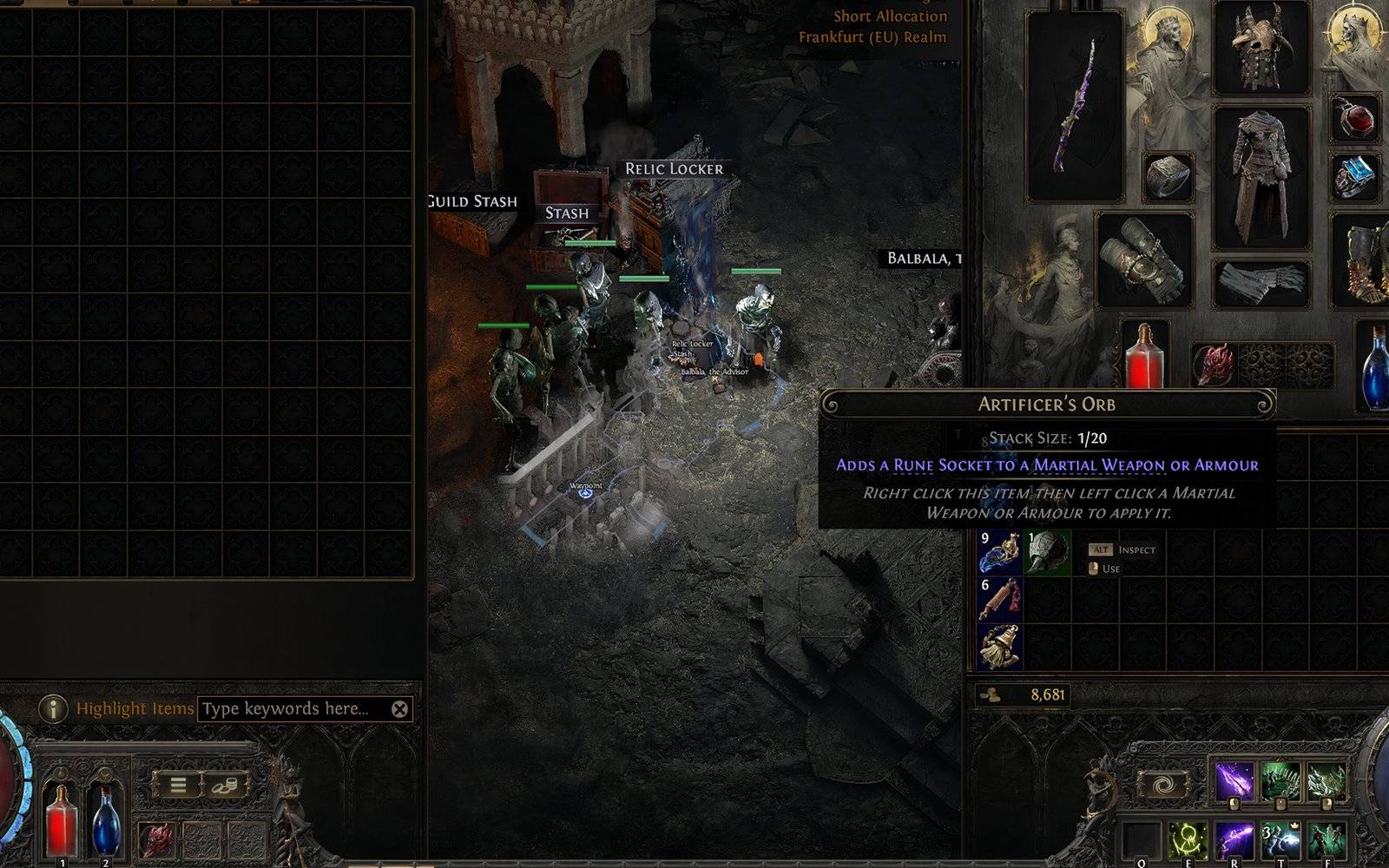Viewport: 1389px width, 868px height.
Task: Select the equipped body armour slot
Action: click(x=1261, y=176)
